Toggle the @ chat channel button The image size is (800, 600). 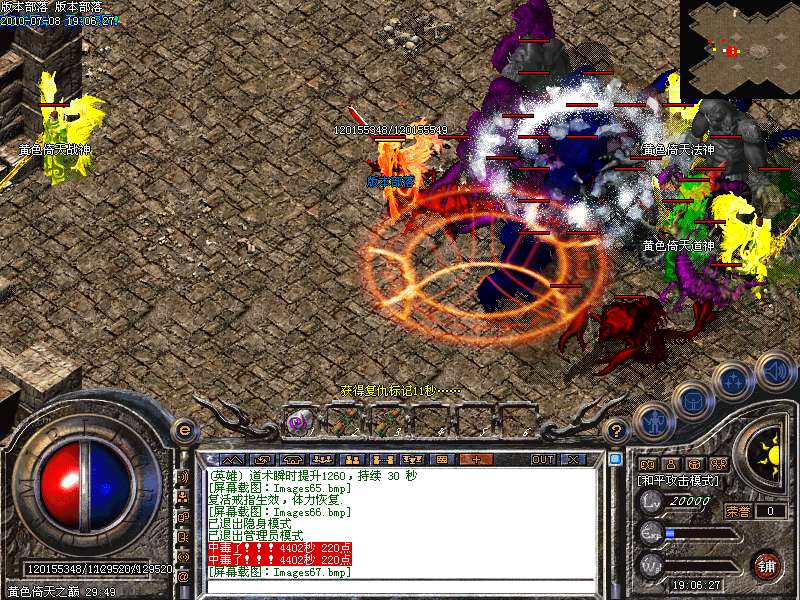point(184,576)
